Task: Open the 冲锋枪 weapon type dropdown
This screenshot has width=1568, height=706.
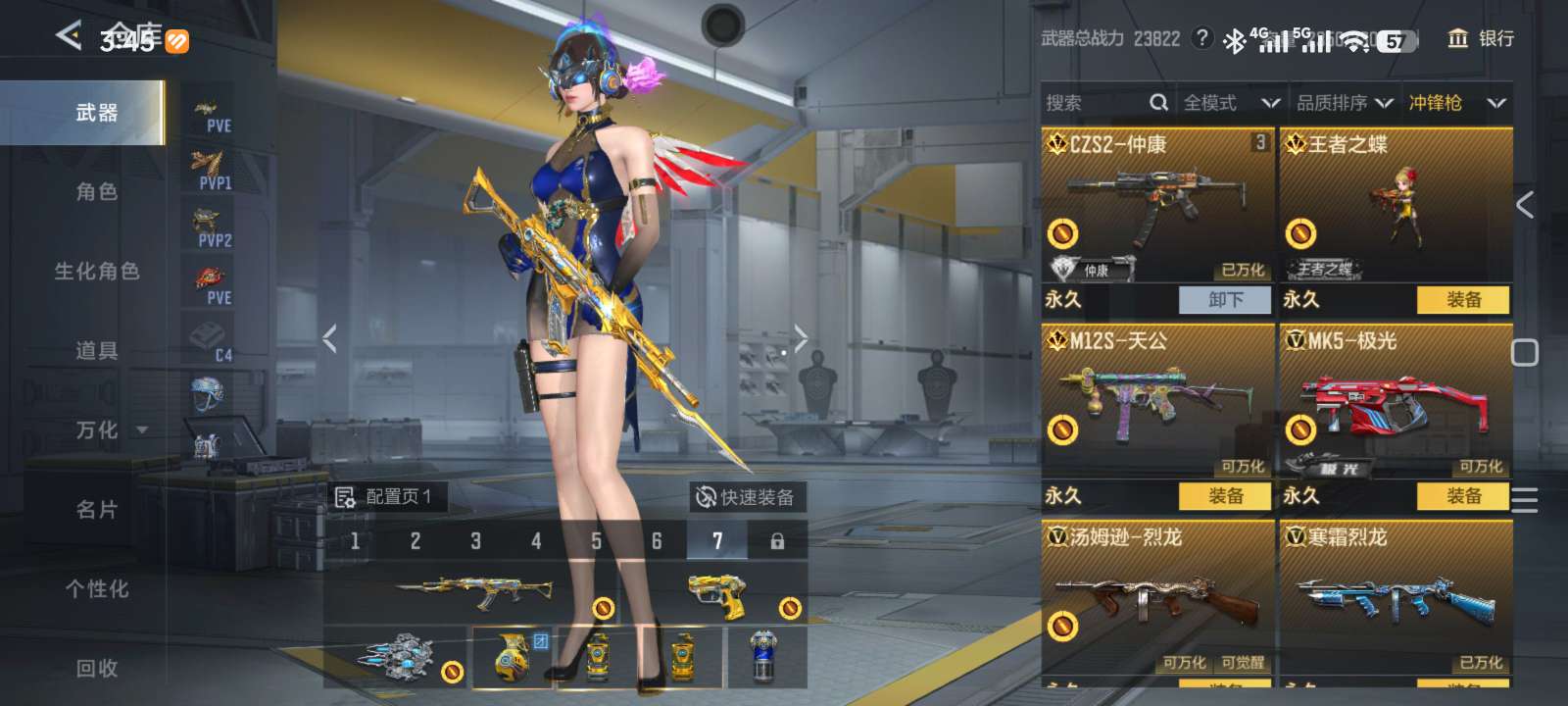Action: tap(1456, 103)
